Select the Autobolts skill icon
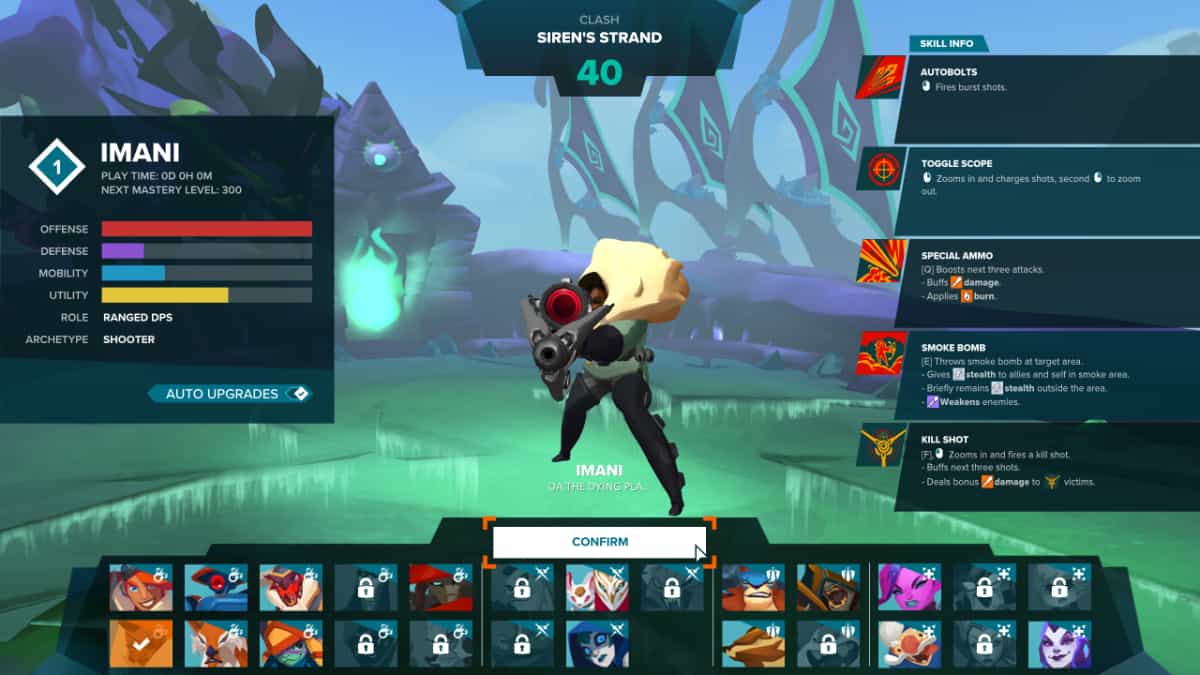1200x675 pixels. point(880,77)
